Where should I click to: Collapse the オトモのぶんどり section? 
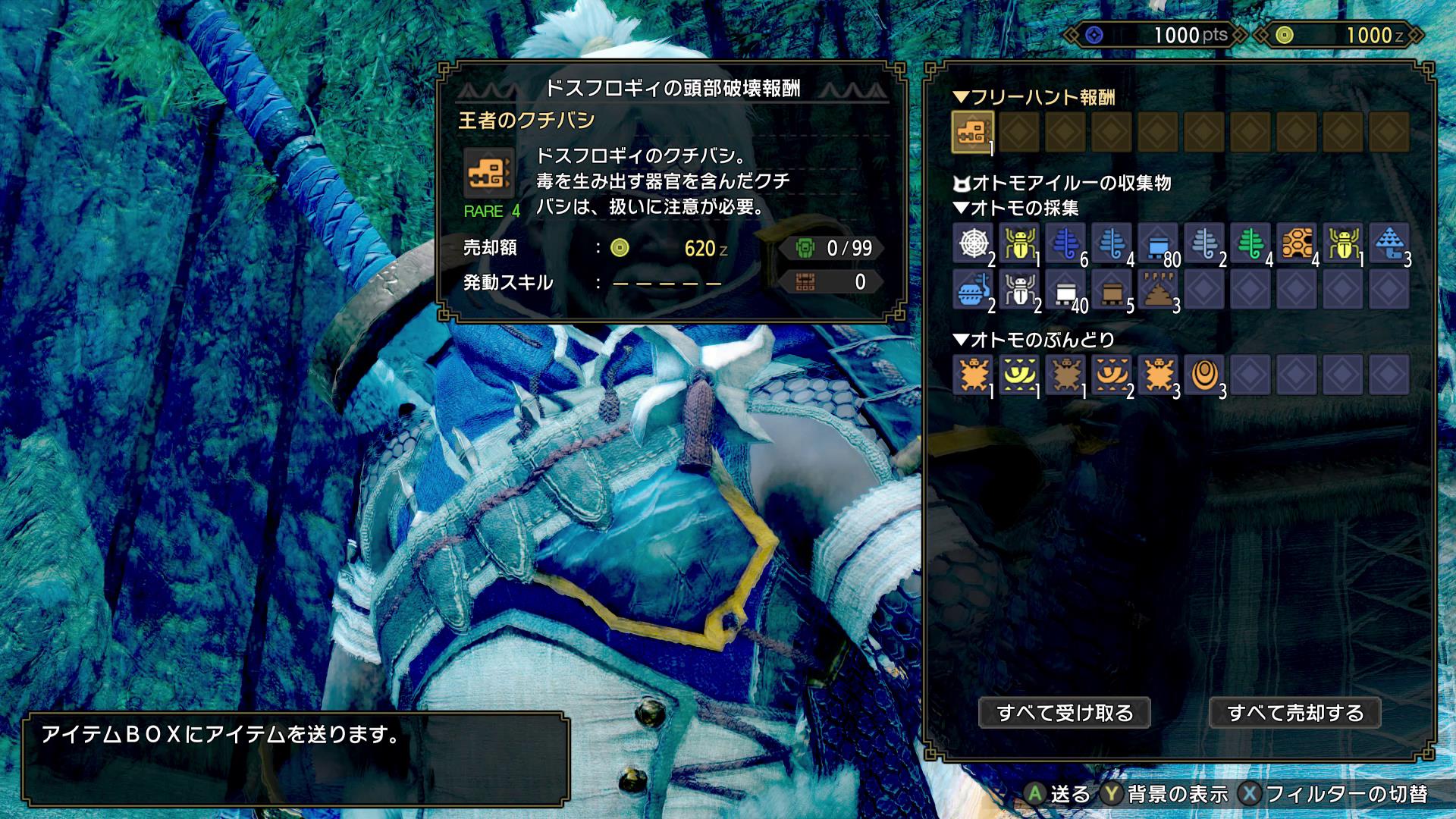tap(964, 343)
